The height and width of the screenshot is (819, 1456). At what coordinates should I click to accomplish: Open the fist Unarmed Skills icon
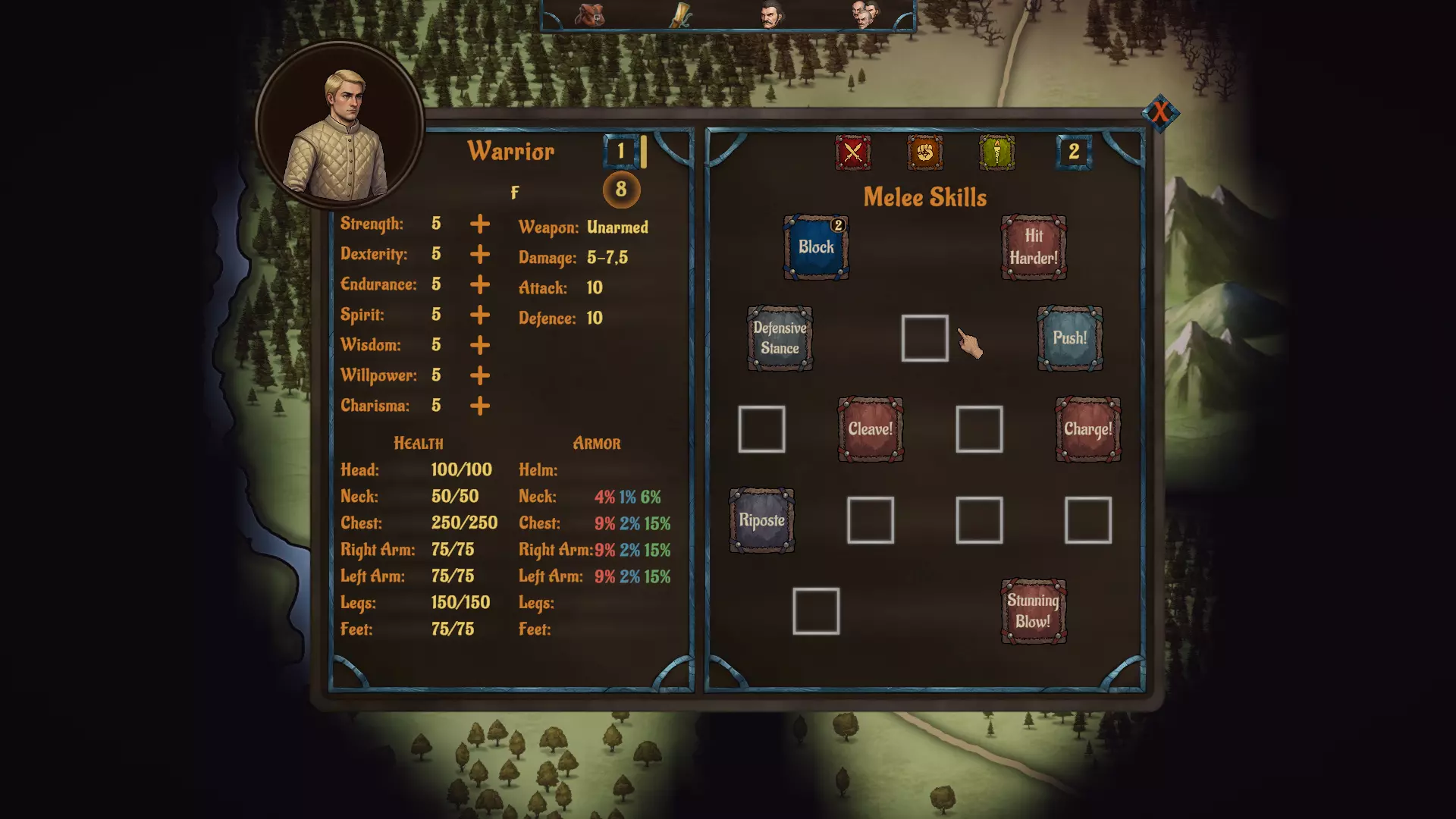point(924,152)
